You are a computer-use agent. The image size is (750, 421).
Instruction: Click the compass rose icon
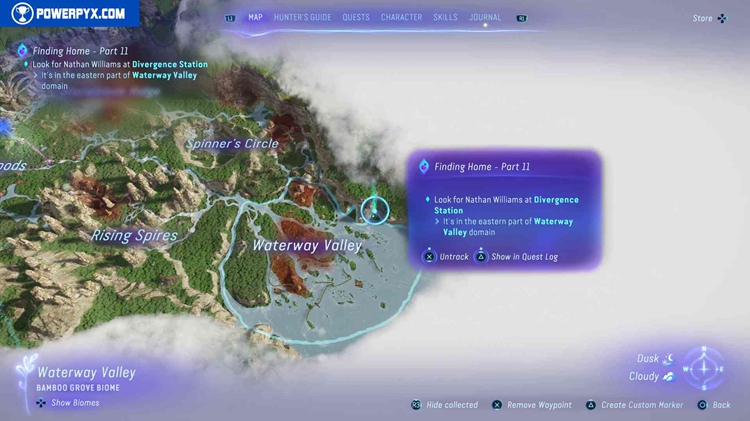704,369
